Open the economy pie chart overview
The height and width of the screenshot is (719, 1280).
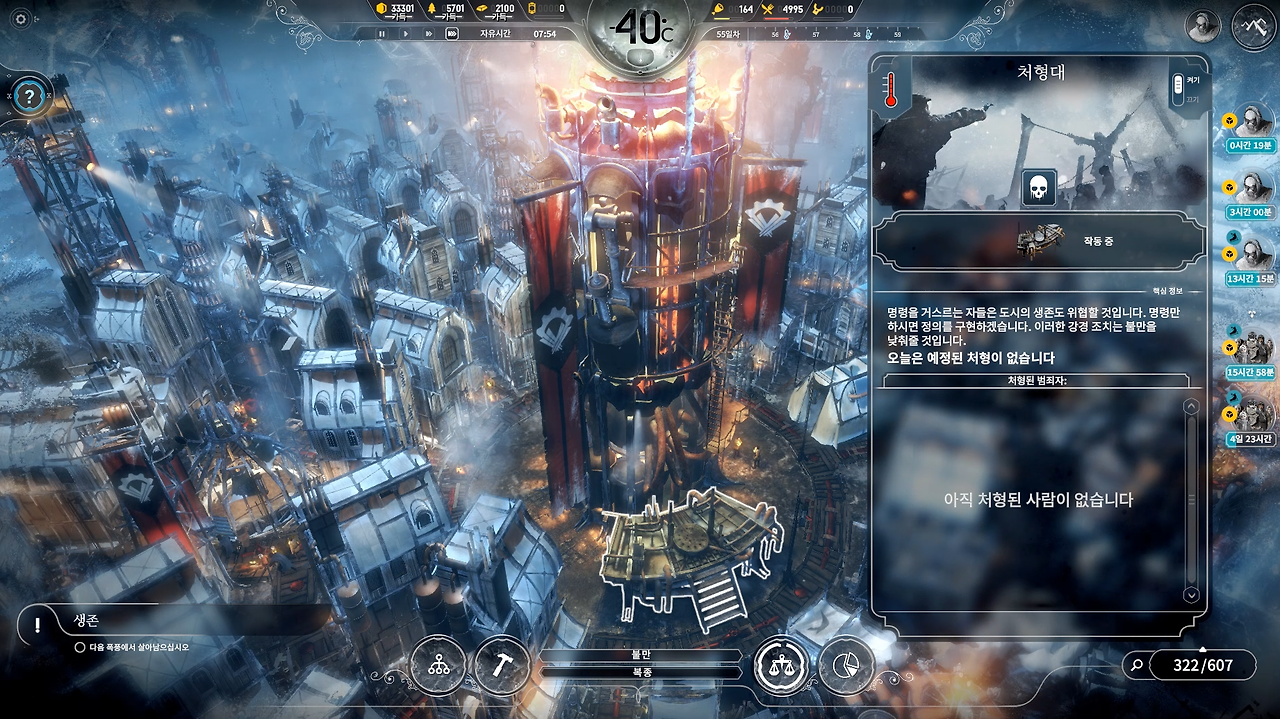pos(846,665)
